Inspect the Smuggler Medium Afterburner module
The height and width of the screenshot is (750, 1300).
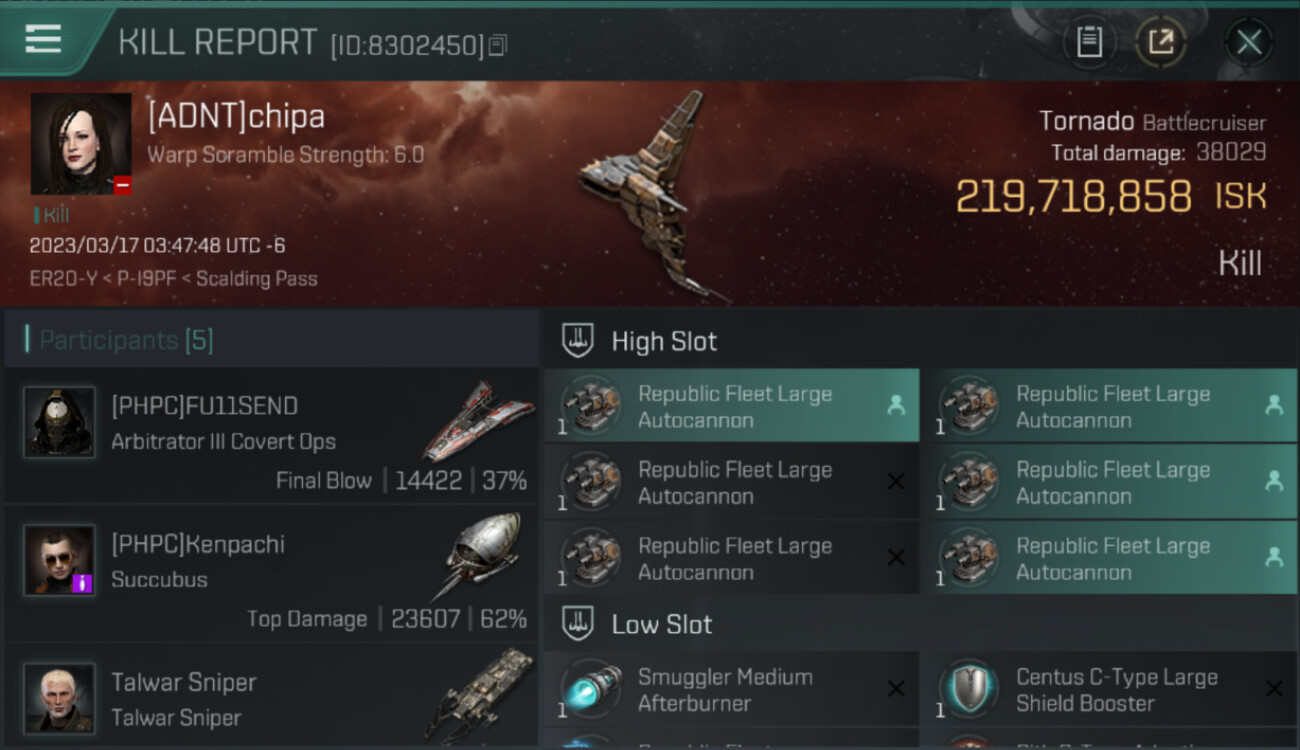pos(731,690)
